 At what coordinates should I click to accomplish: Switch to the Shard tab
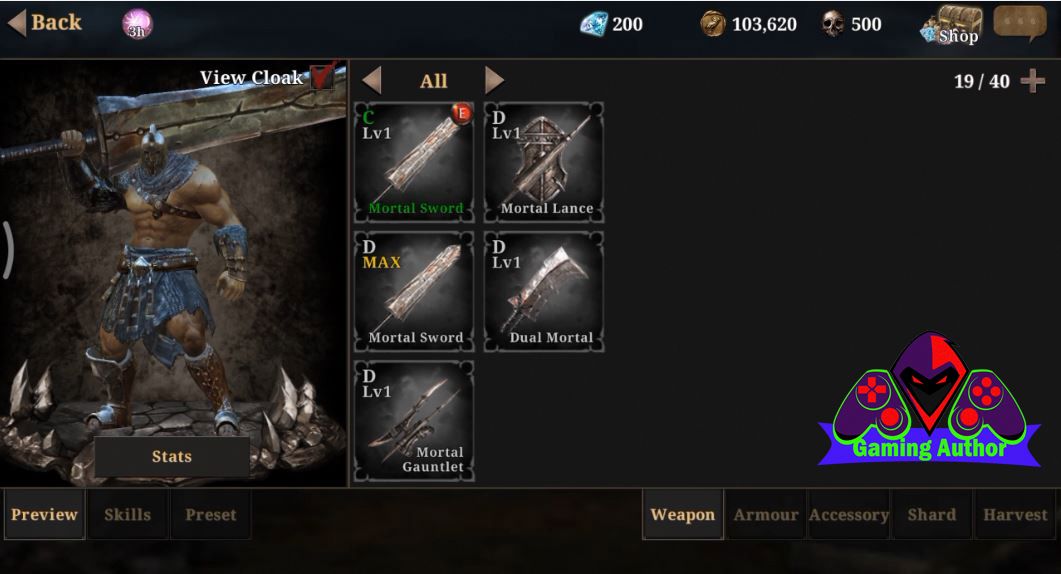(932, 515)
